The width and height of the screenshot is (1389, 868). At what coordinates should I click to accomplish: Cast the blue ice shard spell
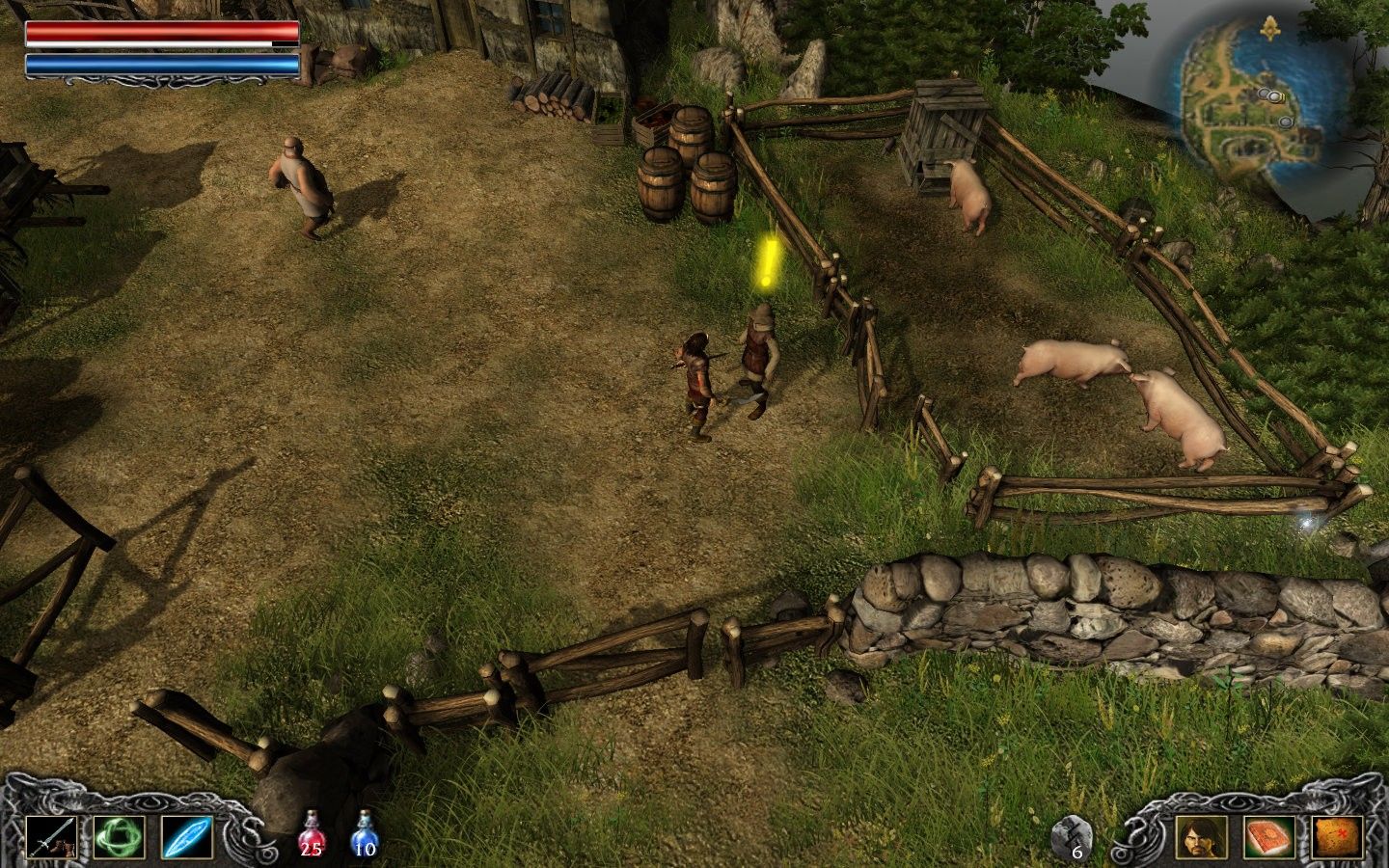187,837
